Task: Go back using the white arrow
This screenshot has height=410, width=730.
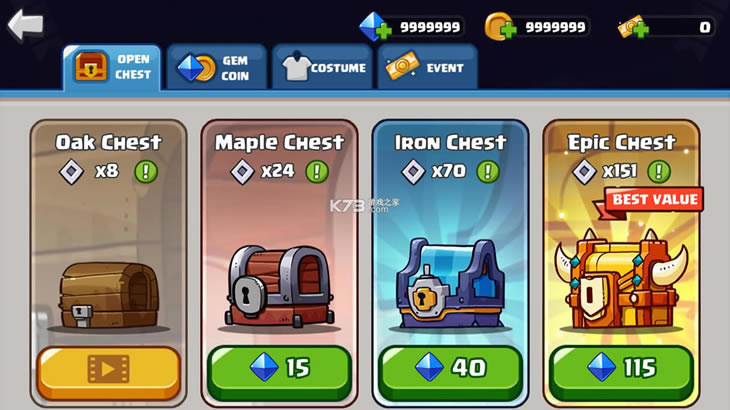Action: pos(25,25)
